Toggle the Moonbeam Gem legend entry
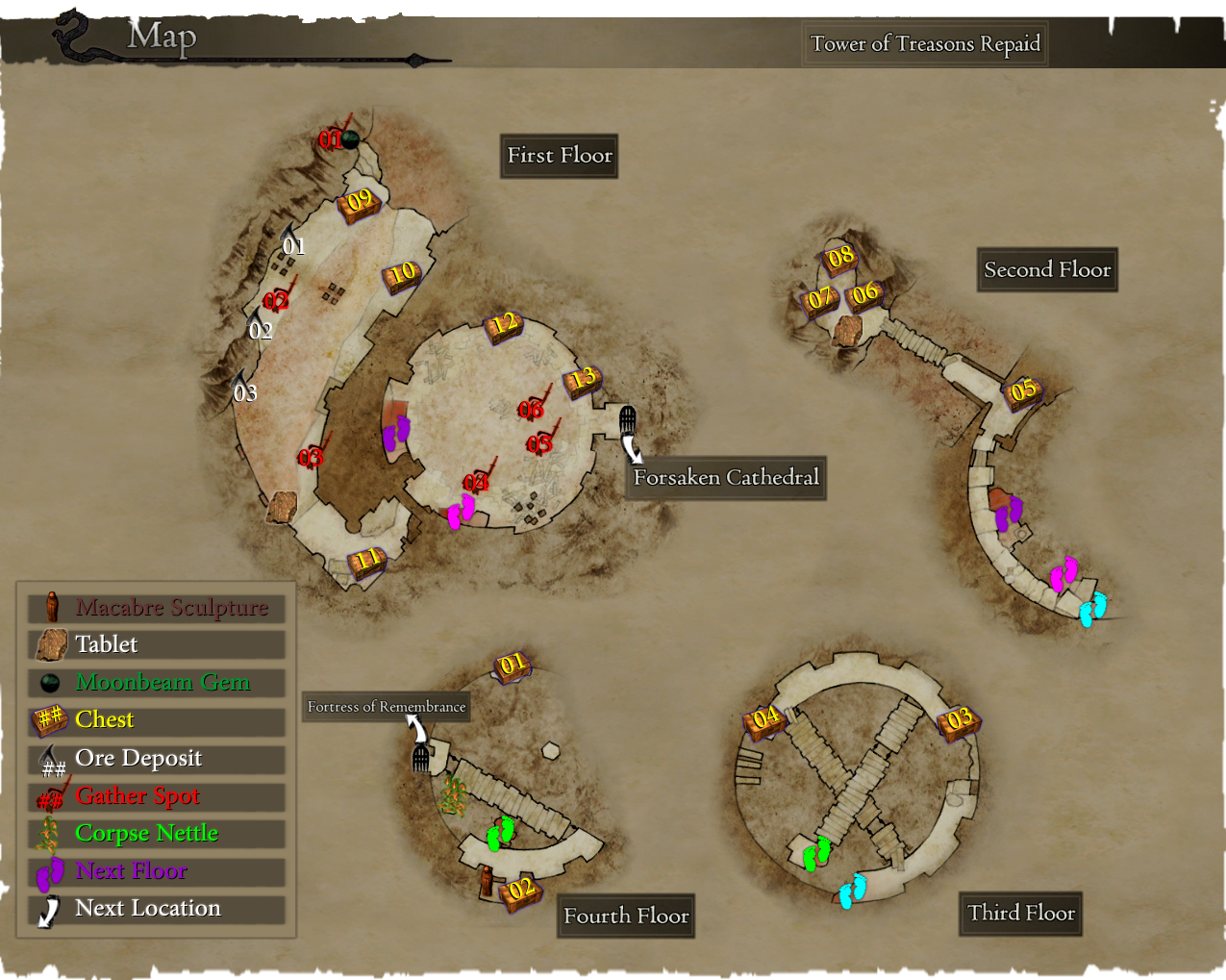 pyautogui.click(x=157, y=683)
